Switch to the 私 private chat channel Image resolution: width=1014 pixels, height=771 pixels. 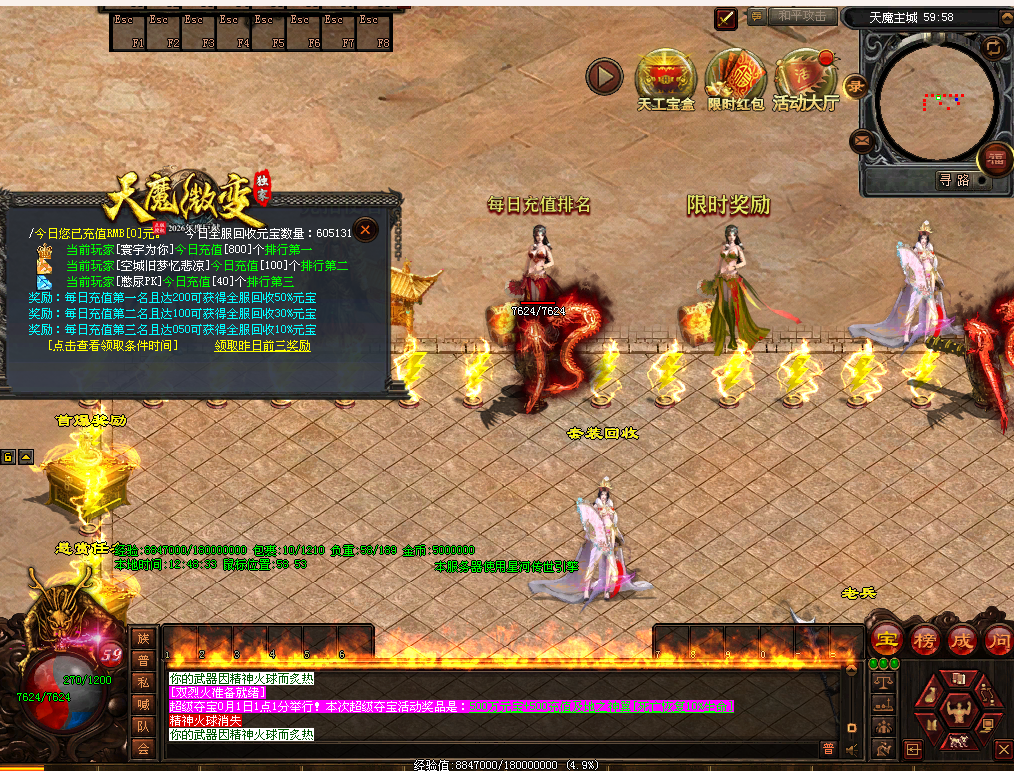(143, 682)
